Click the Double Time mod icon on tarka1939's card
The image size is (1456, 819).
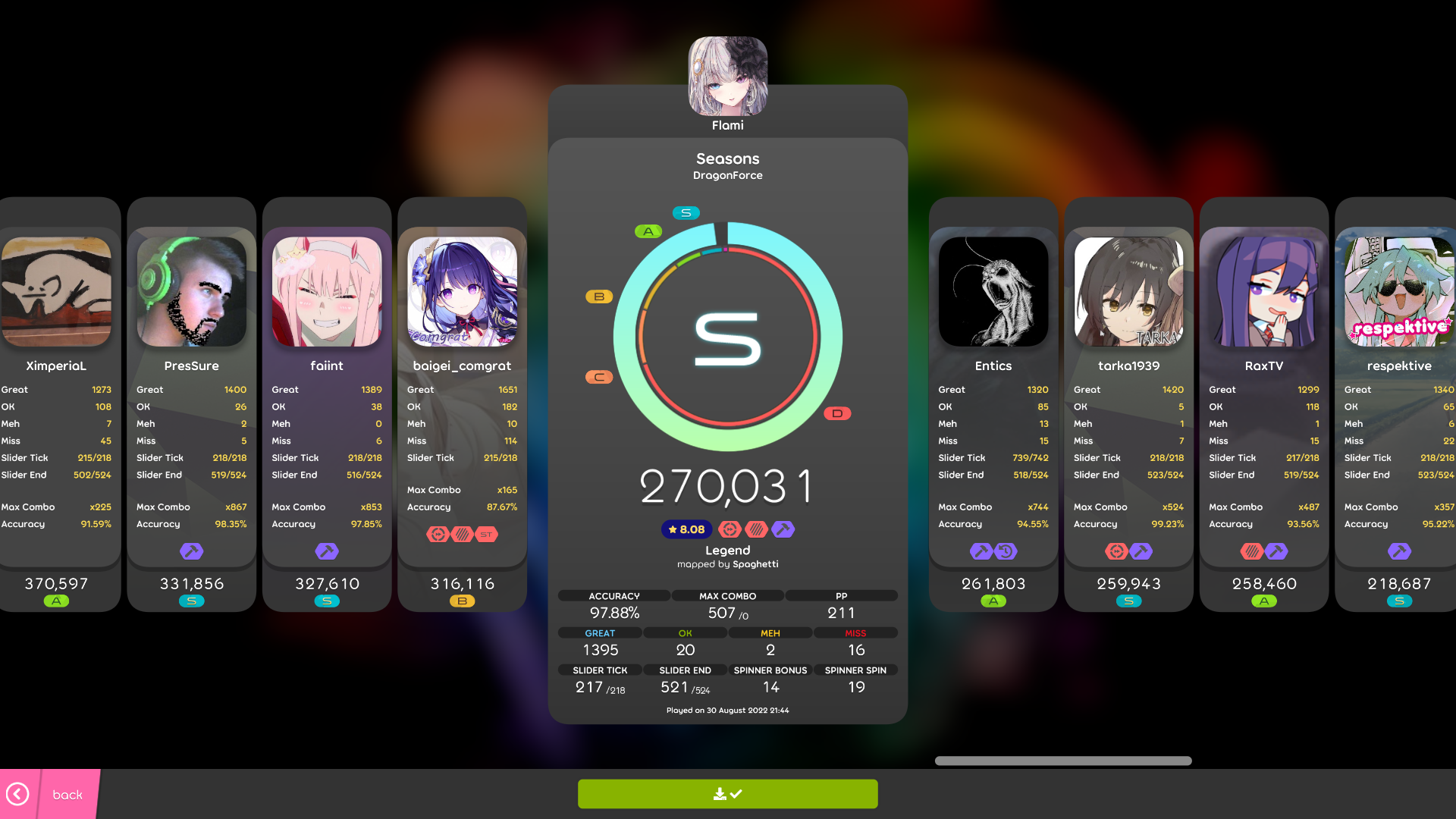[1118, 551]
